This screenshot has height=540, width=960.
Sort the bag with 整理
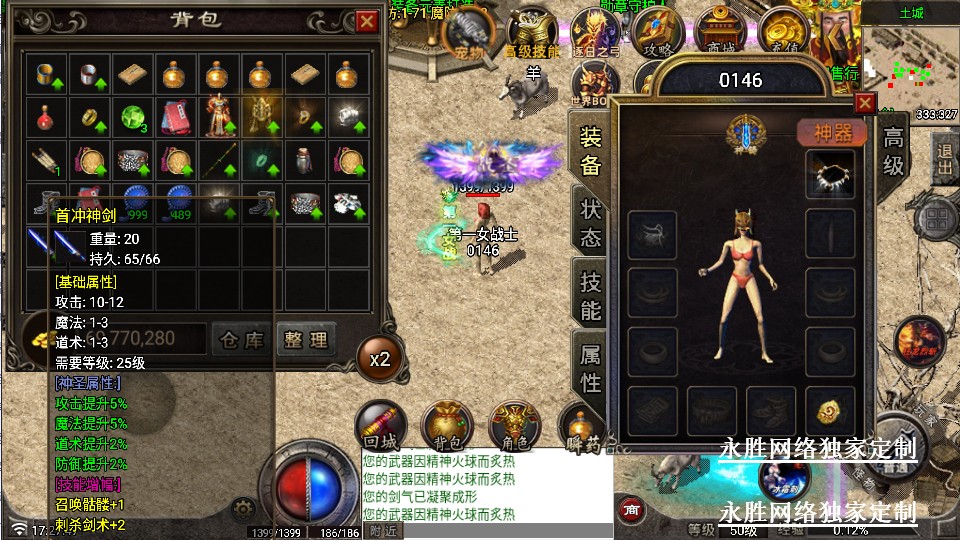(304, 340)
